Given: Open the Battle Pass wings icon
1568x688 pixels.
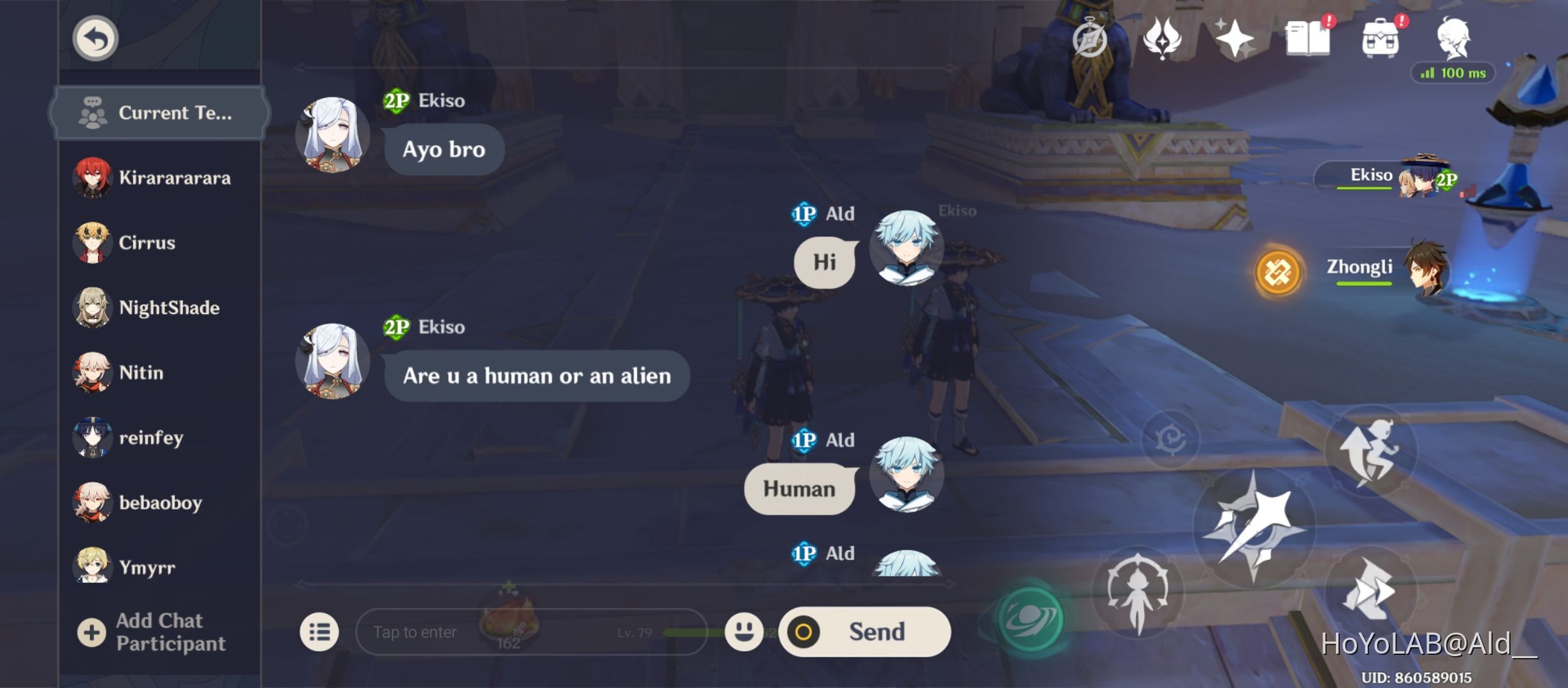Looking at the screenshot, I should [1161, 39].
